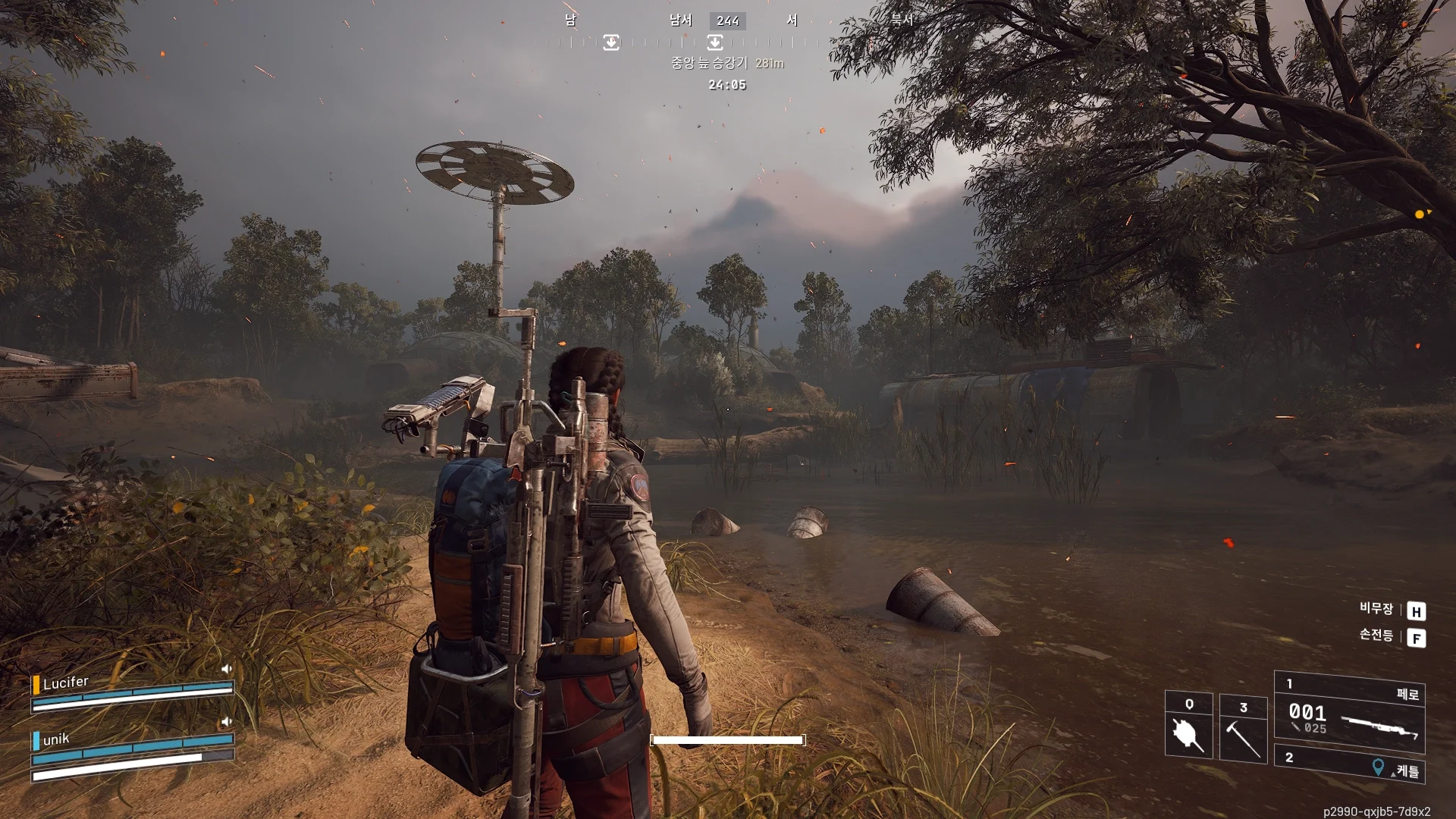The width and height of the screenshot is (1456, 819).
Task: Click the compass marker nearest the south label
Action: 611,42
